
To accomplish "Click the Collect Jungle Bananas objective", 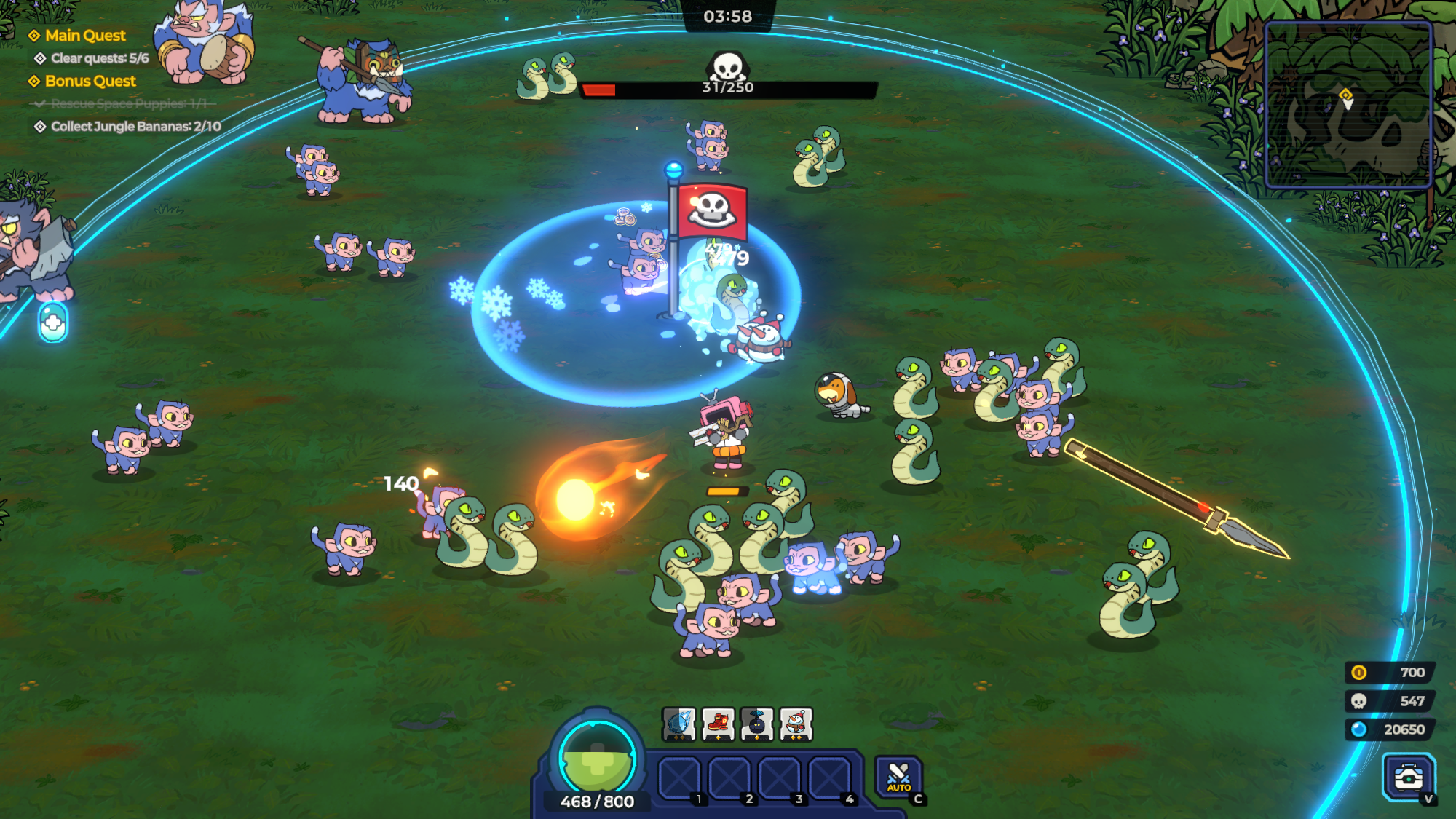I will click(135, 127).
